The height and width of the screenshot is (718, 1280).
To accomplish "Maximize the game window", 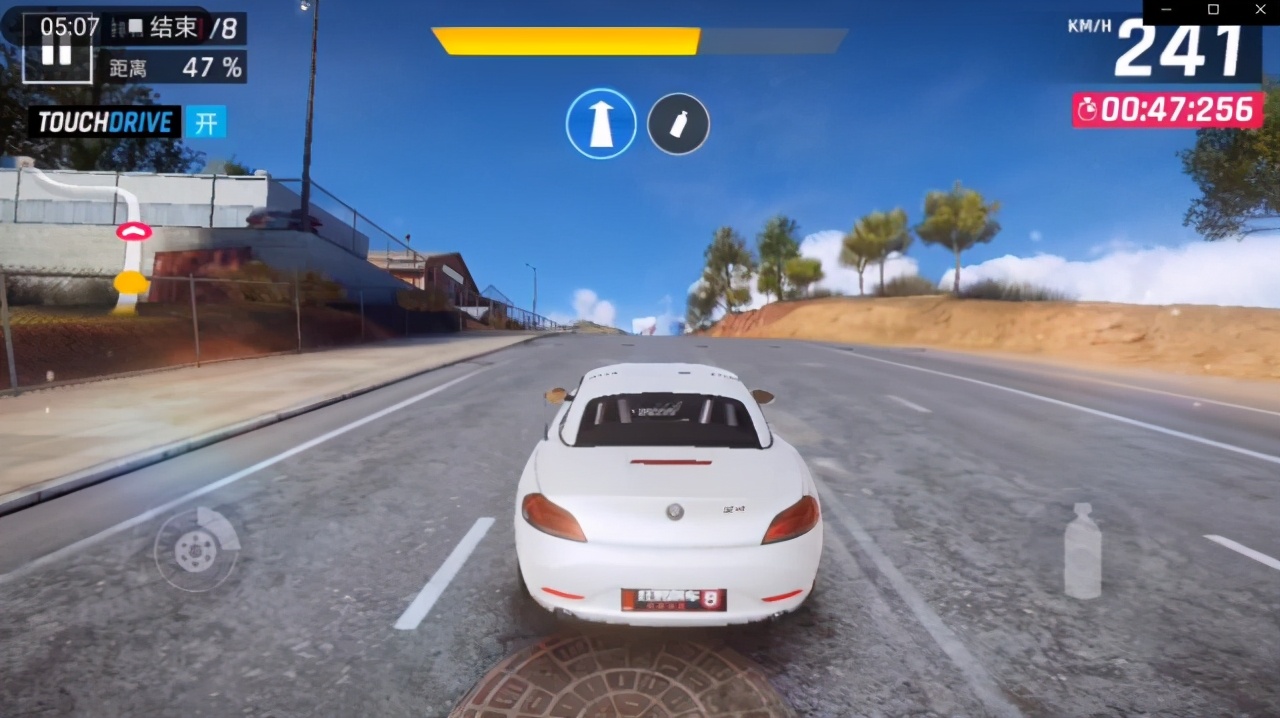I will pyautogui.click(x=1213, y=10).
